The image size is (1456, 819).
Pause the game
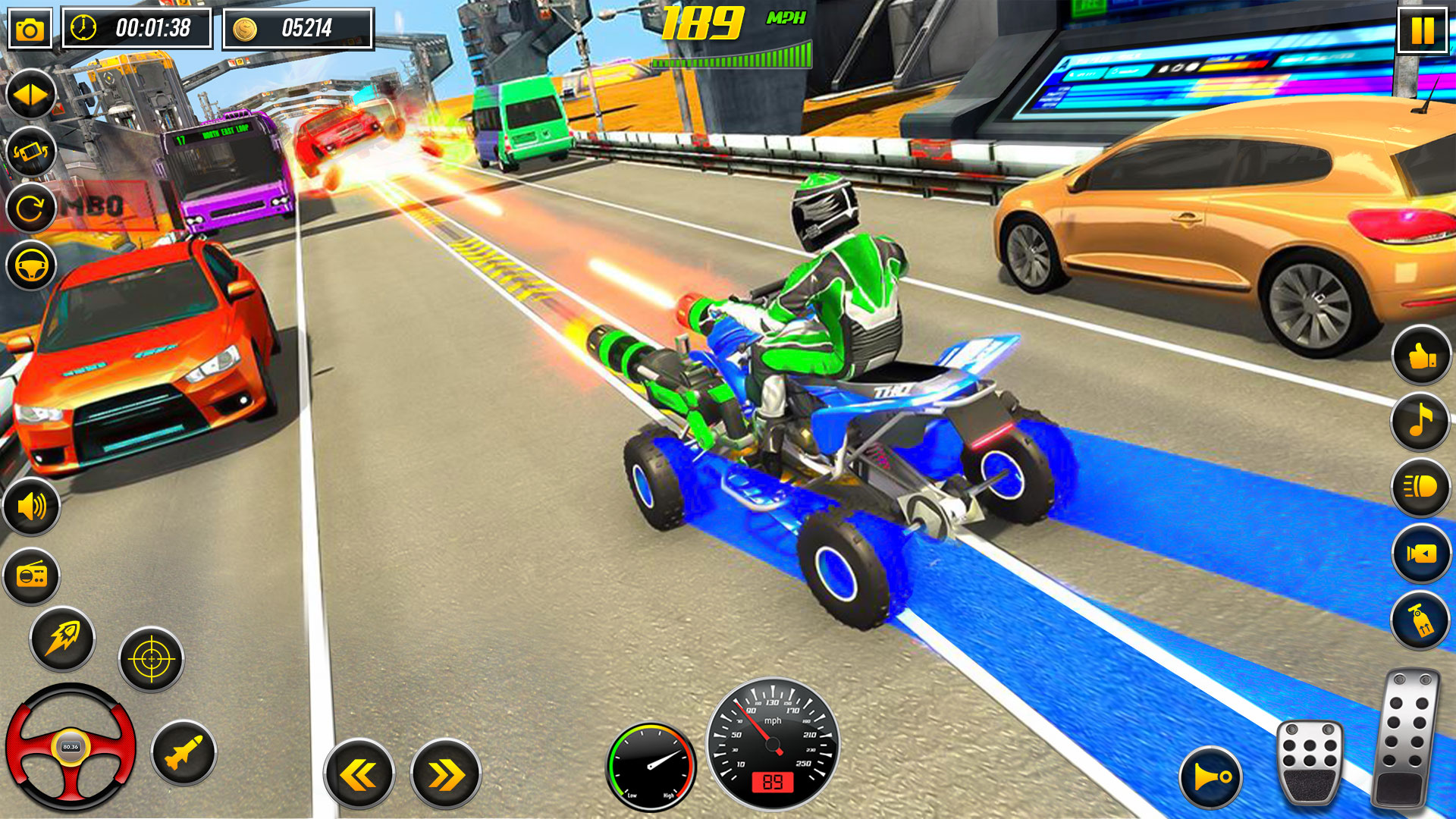[x=1422, y=30]
